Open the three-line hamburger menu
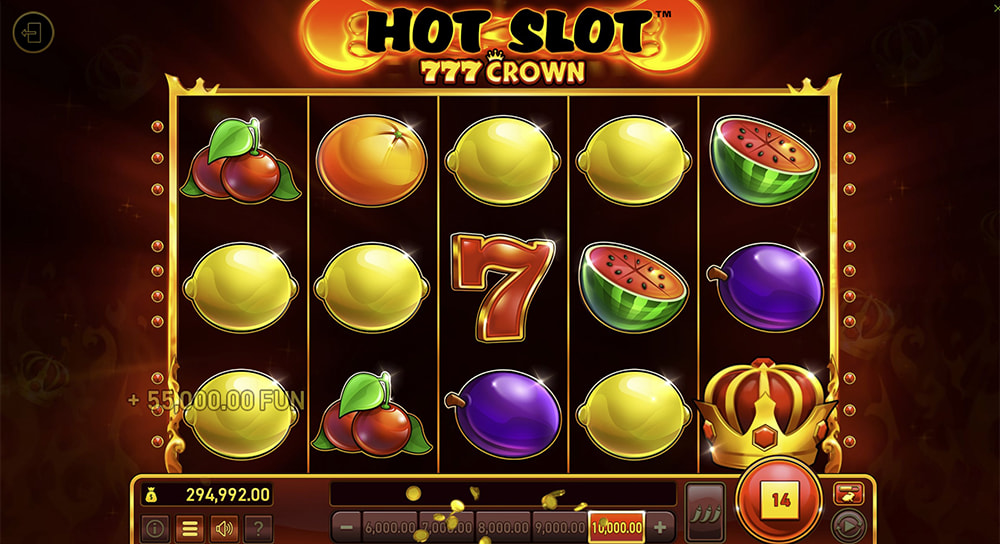1000x544 pixels. [189, 527]
